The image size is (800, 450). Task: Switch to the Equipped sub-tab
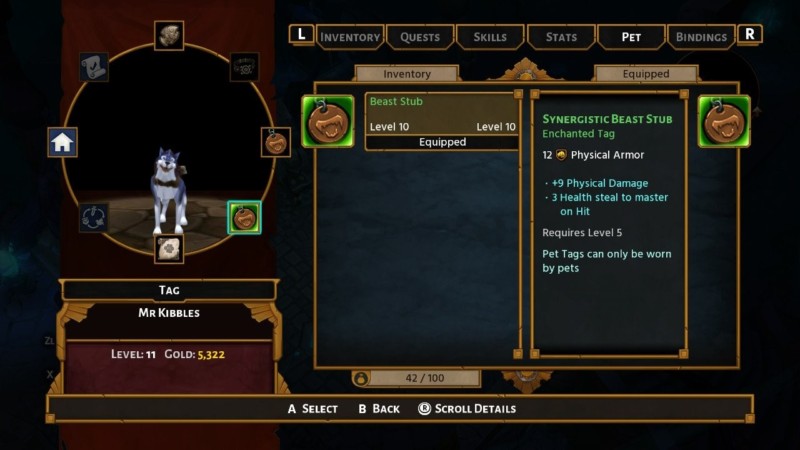pyautogui.click(x=646, y=74)
